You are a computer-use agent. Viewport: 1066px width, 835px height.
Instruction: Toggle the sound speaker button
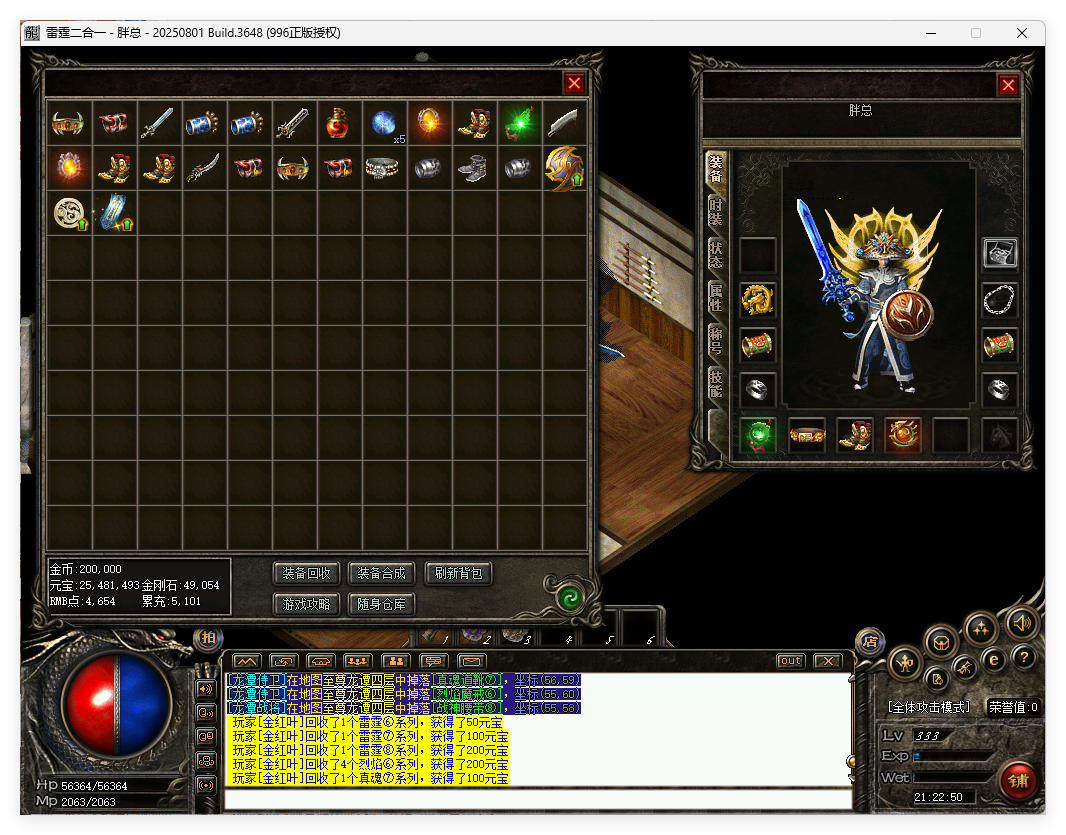(1022, 622)
